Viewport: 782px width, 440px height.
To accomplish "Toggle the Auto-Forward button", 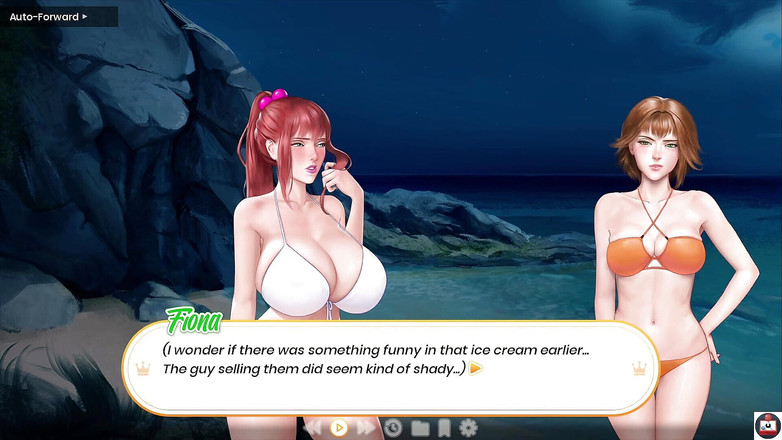I will [50, 16].
